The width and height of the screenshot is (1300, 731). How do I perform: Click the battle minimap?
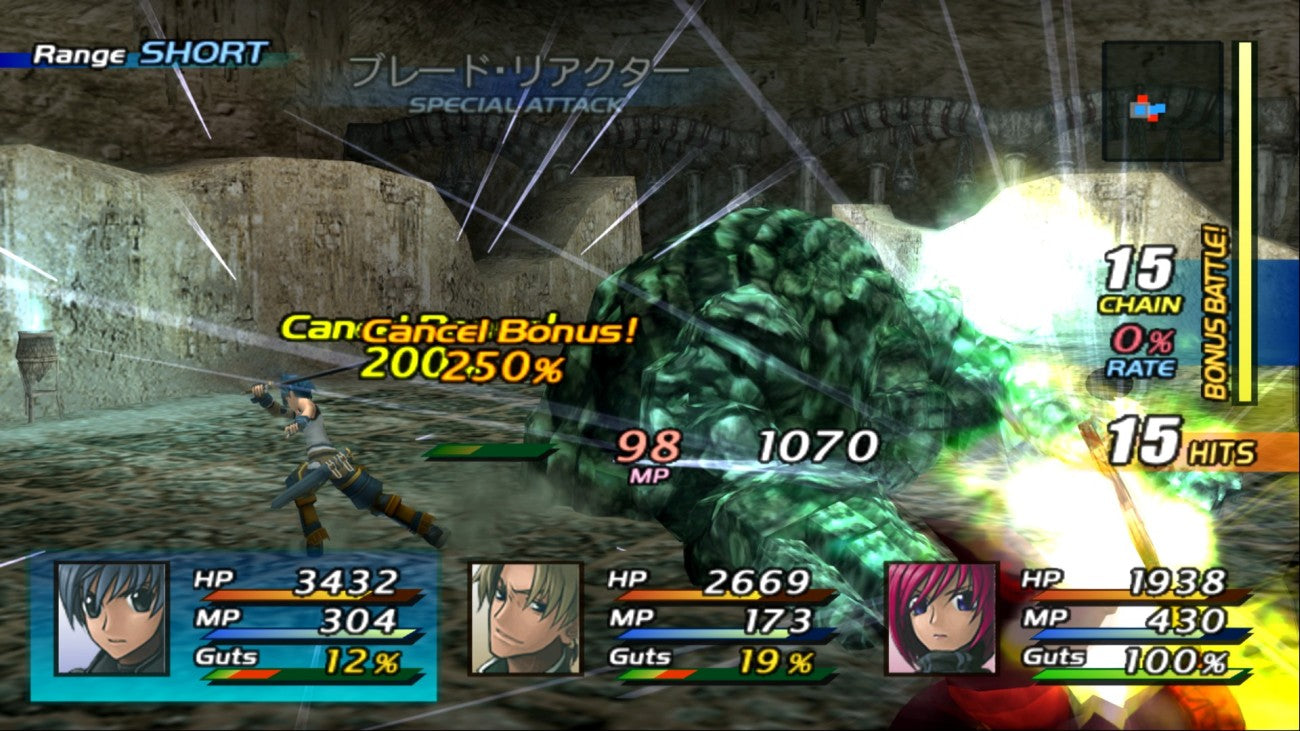pos(1162,101)
